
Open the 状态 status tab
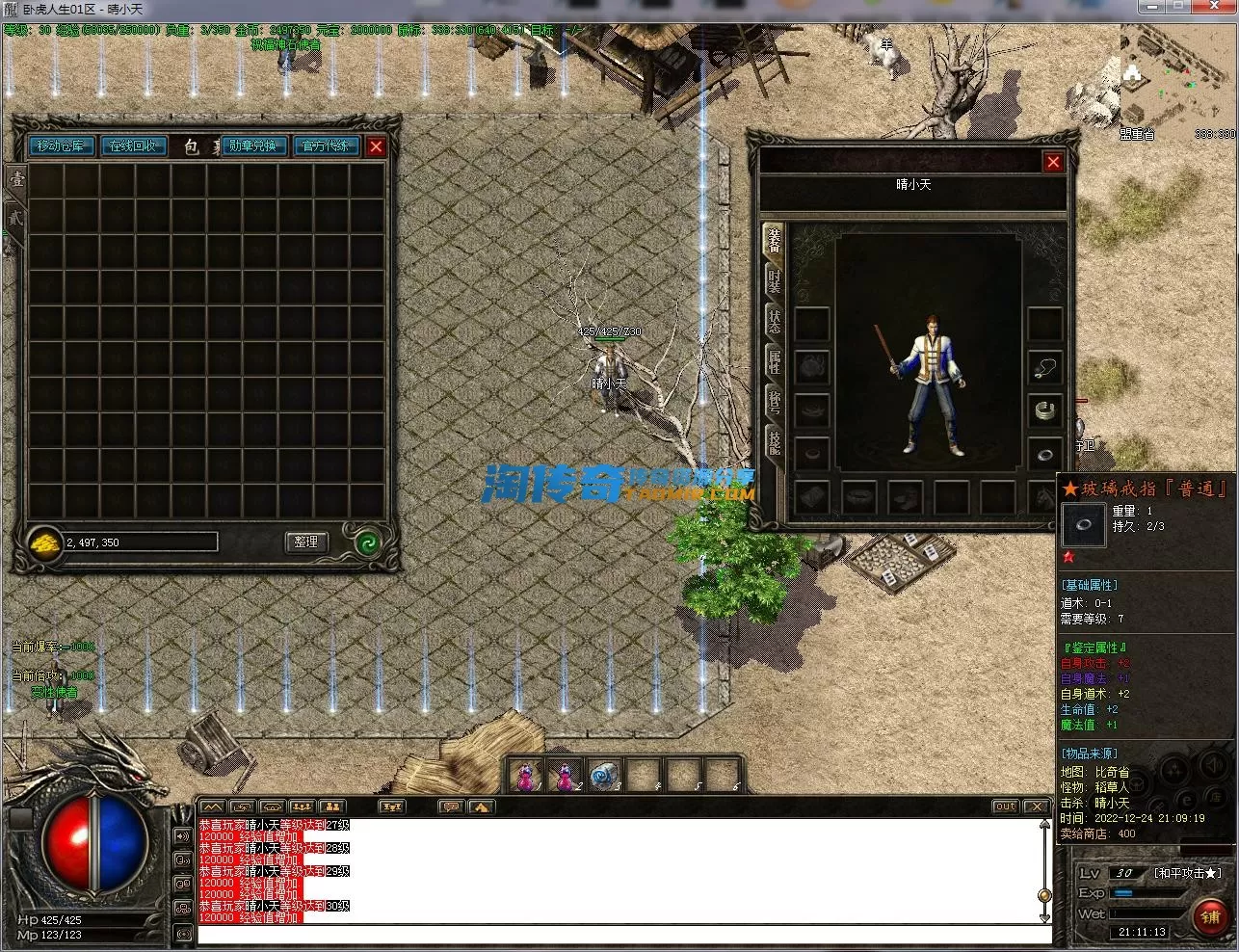(774, 322)
